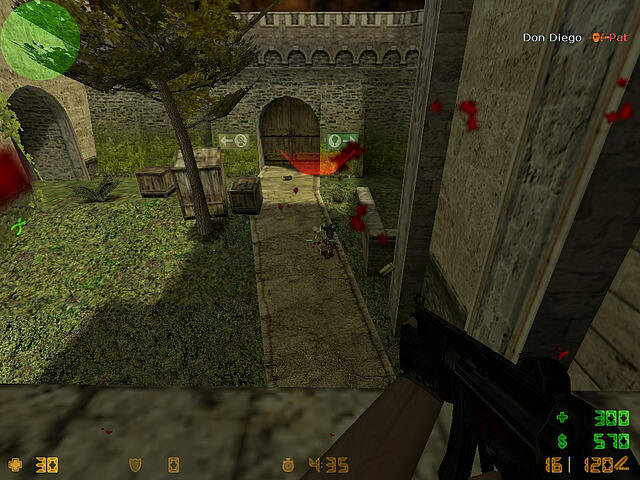The height and width of the screenshot is (480, 640).
Task: Click the bullet ammo type icon
Action: 623,462
